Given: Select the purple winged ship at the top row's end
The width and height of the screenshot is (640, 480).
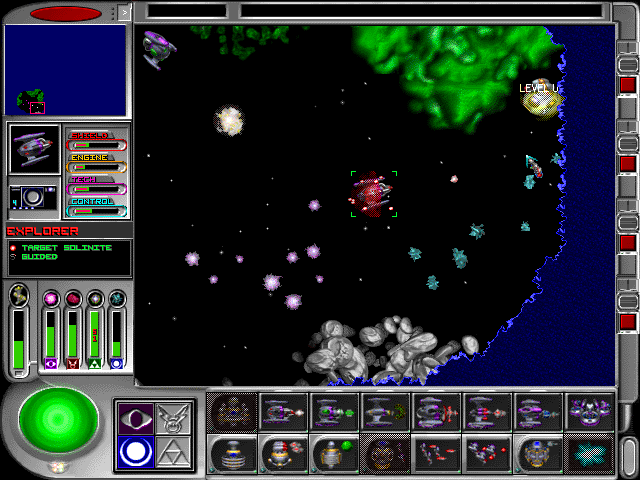Looking at the screenshot, I should 589,411.
